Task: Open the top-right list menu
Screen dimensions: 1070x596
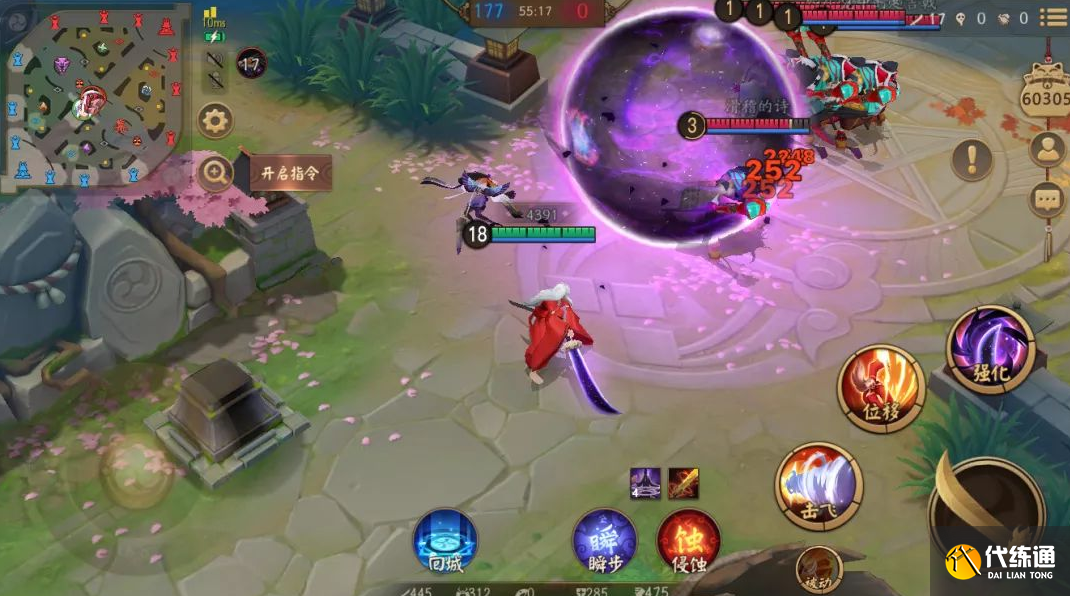Action: tap(1053, 17)
